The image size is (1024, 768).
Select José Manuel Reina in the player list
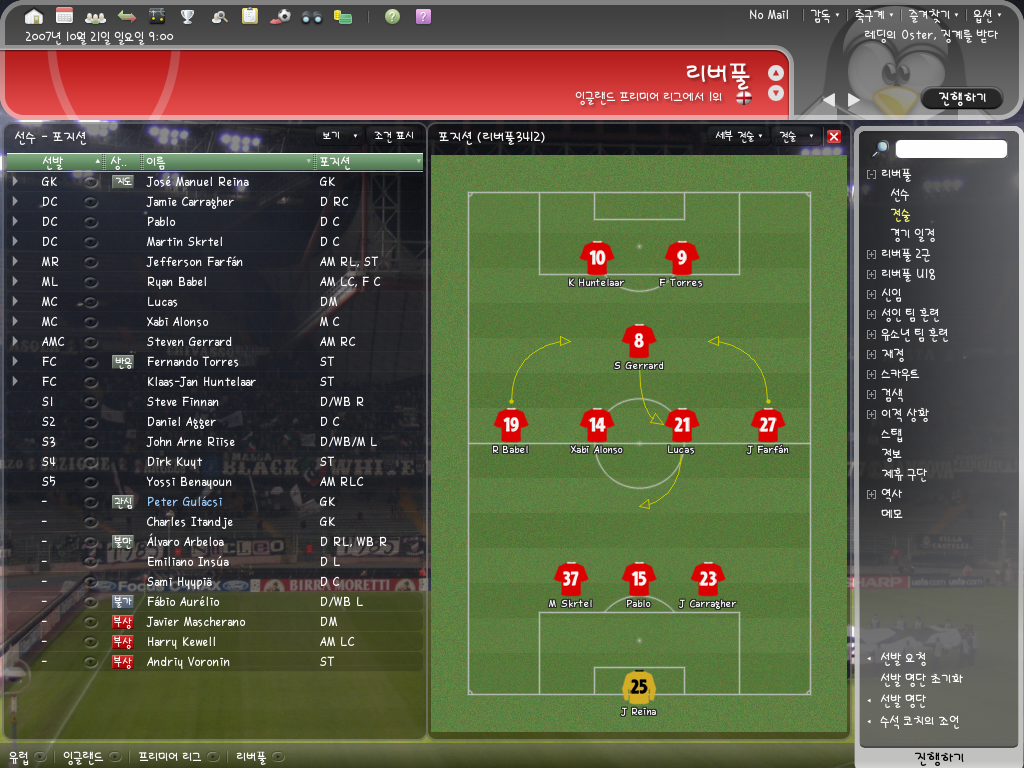197,182
